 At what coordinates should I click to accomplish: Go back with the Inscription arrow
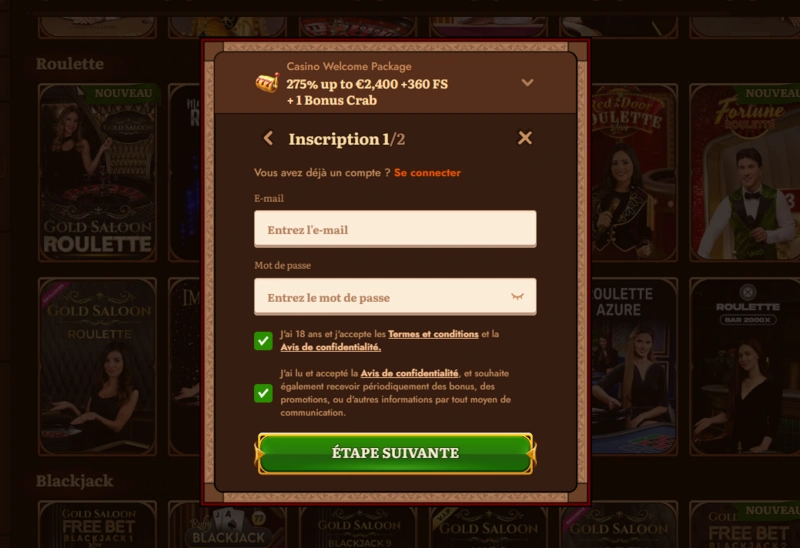[268, 139]
